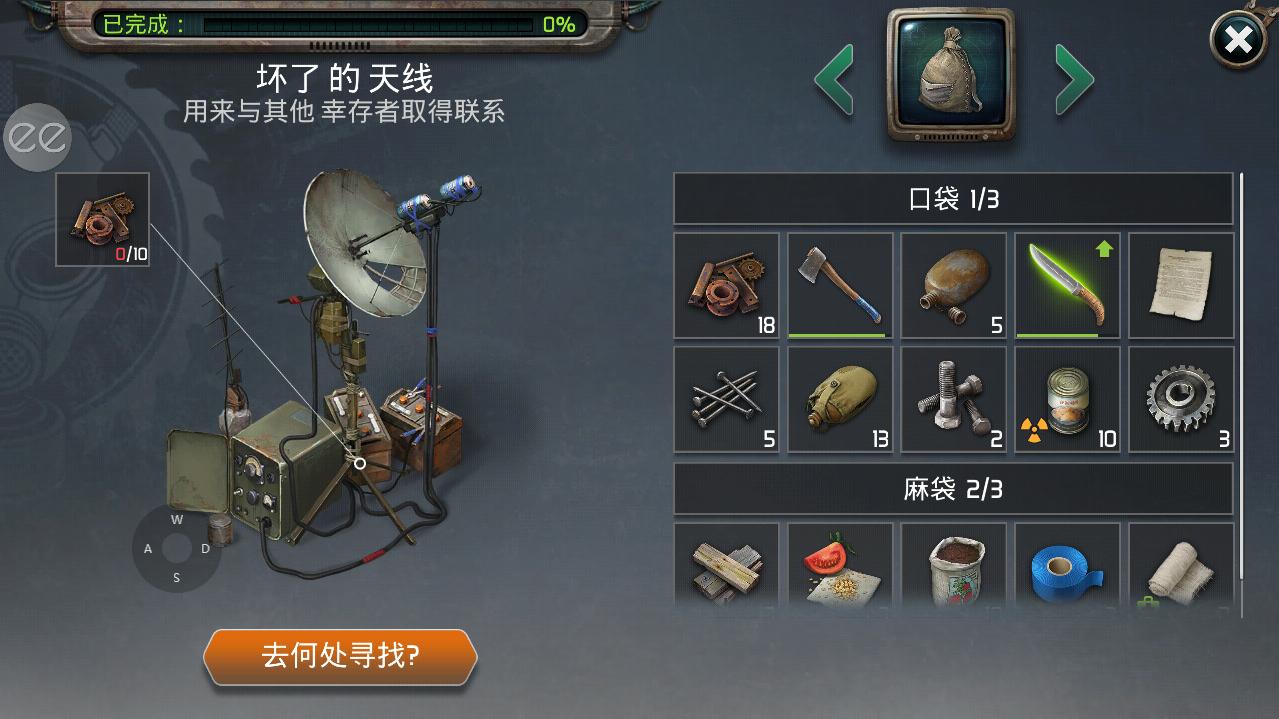Pick the scrap metal stack of 18
Screen dimensions: 1279x719
726,286
